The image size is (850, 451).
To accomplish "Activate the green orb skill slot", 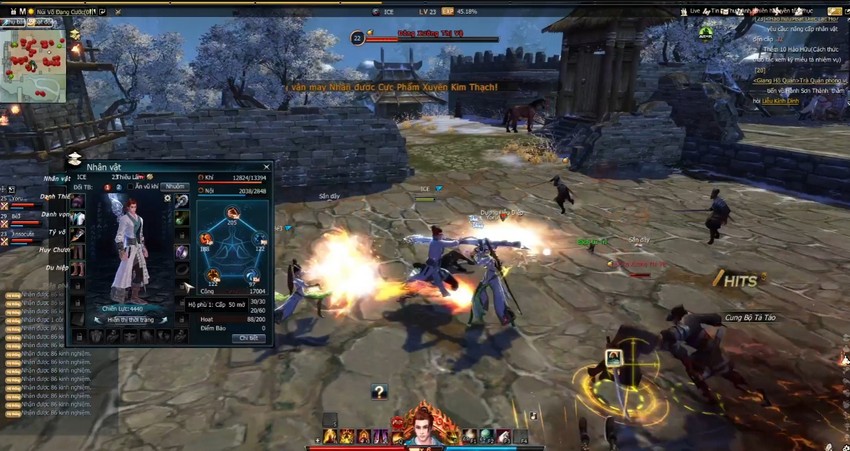I will [486, 434].
